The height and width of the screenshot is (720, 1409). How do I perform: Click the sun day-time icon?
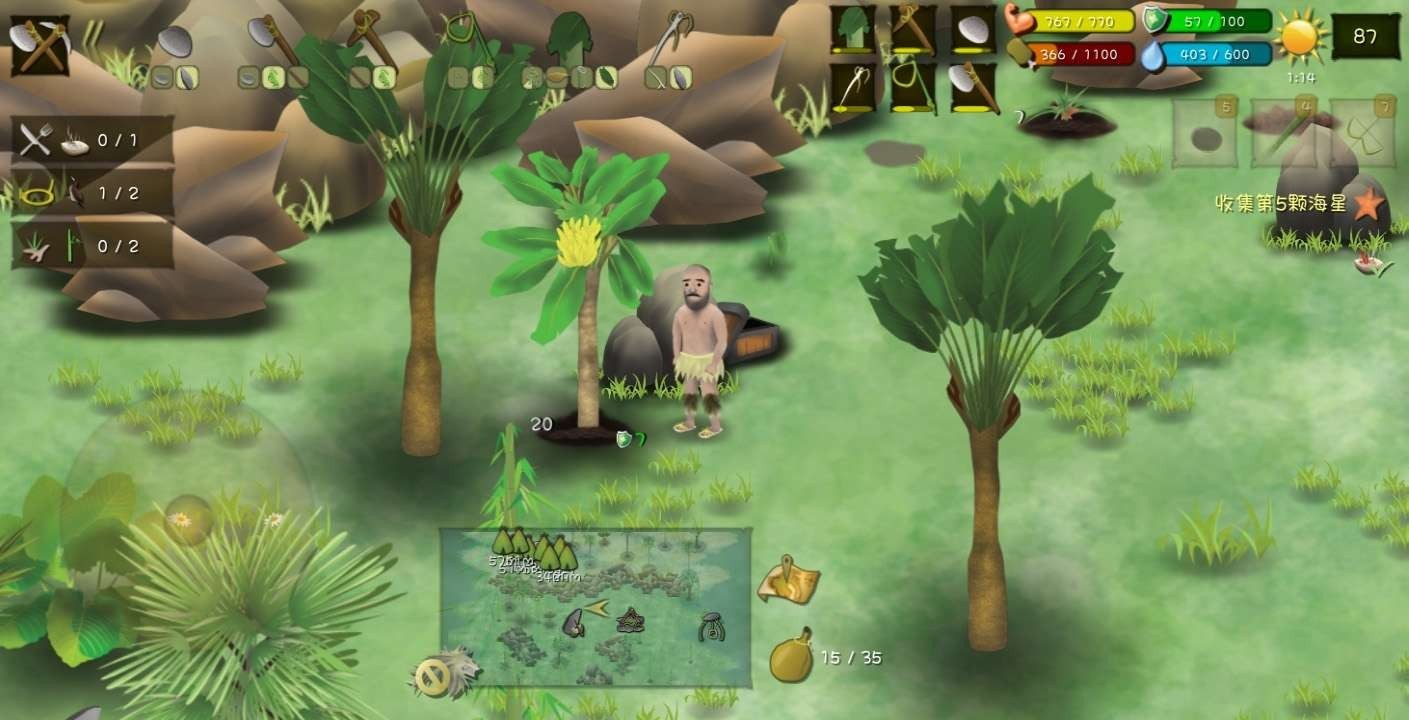pos(1300,38)
